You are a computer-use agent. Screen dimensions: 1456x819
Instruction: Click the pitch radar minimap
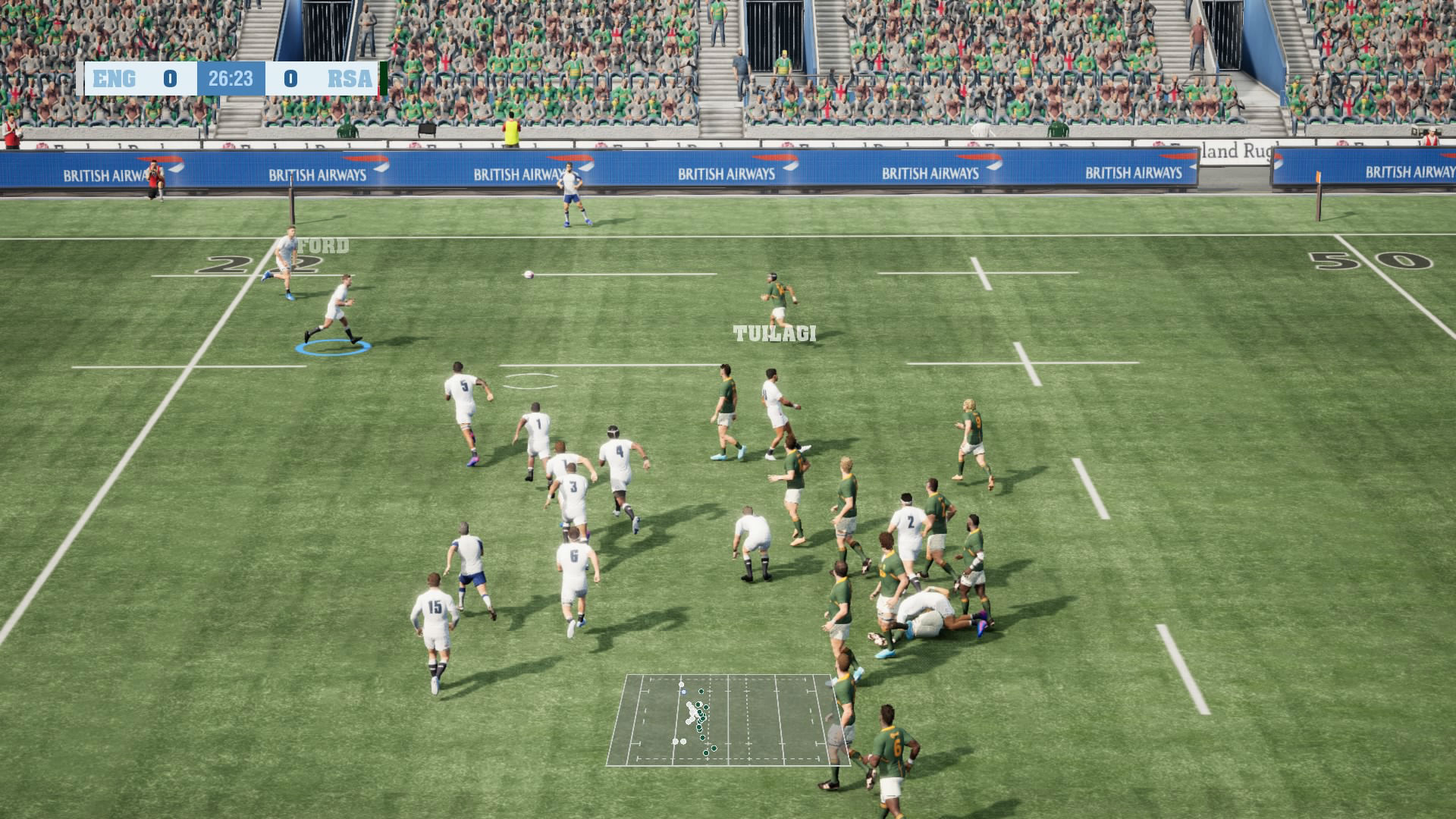tap(726, 719)
